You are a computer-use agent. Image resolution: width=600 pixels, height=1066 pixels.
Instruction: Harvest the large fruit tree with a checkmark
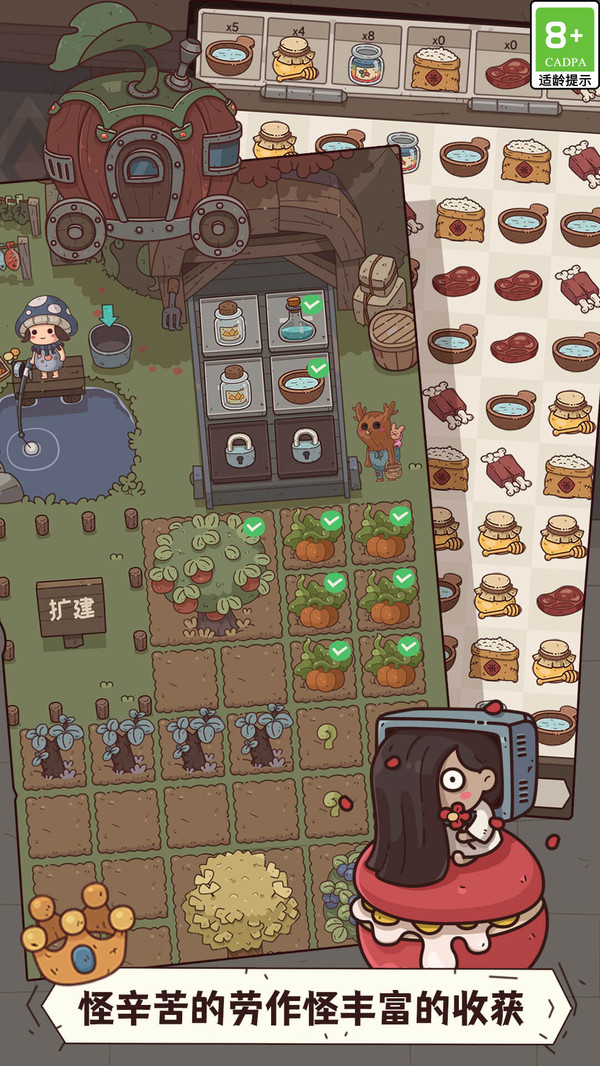[x=208, y=572]
